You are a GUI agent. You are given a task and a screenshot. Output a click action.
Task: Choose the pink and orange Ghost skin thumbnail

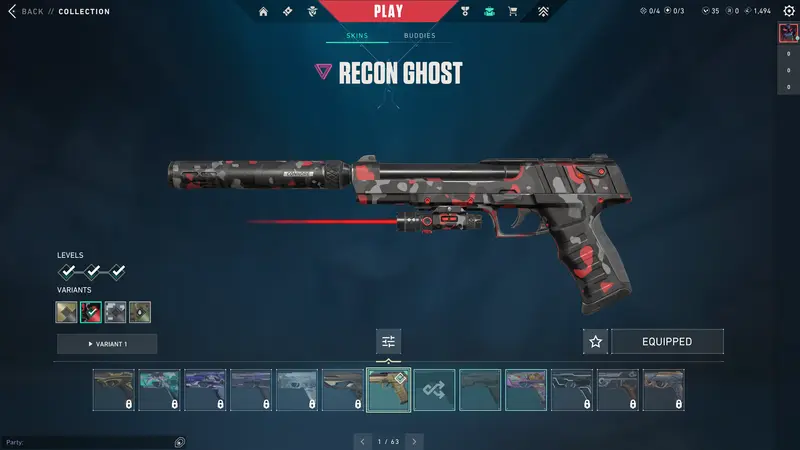click(526, 390)
